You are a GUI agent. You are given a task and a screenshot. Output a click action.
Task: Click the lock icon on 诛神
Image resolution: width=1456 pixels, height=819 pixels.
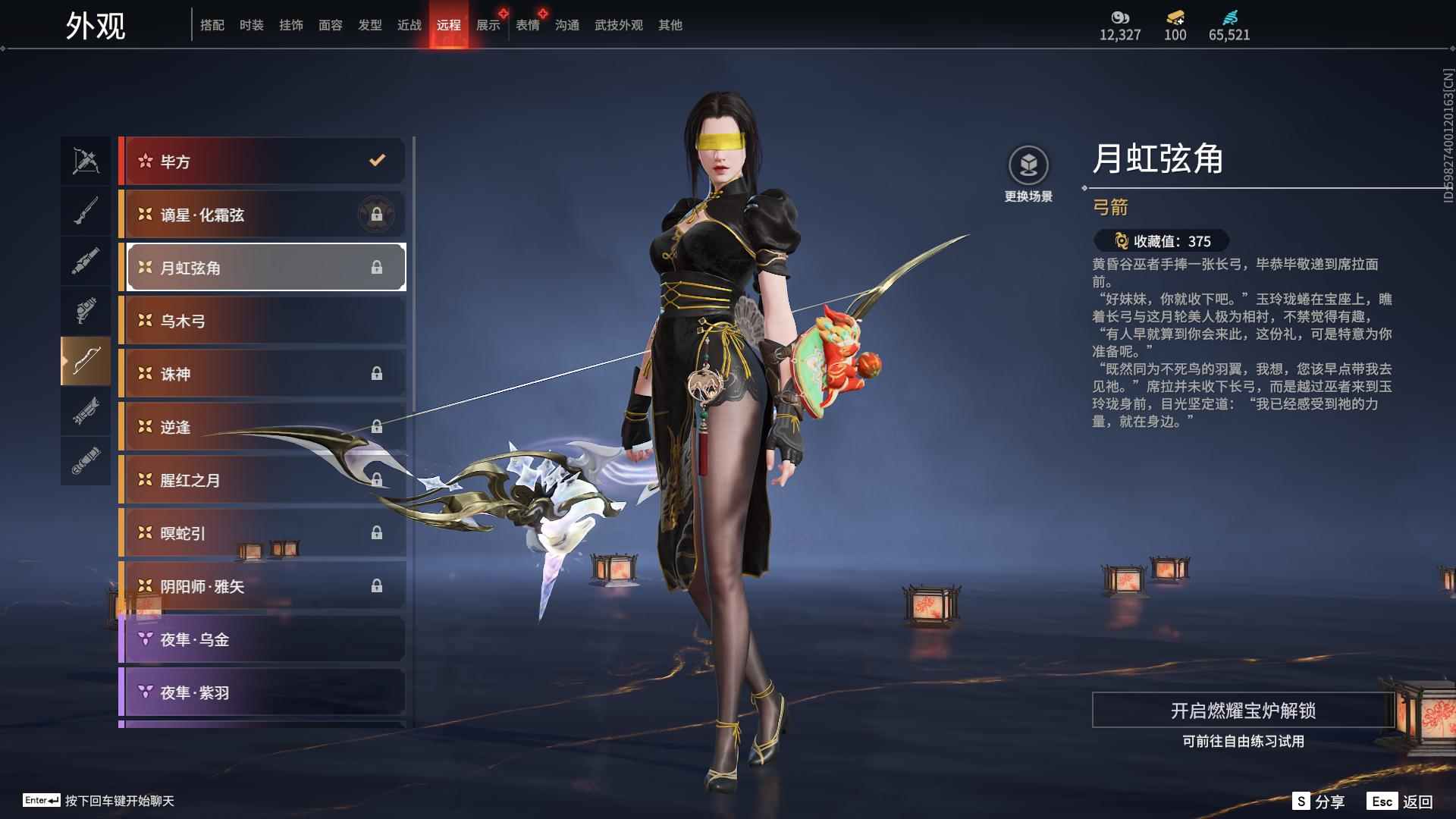377,374
